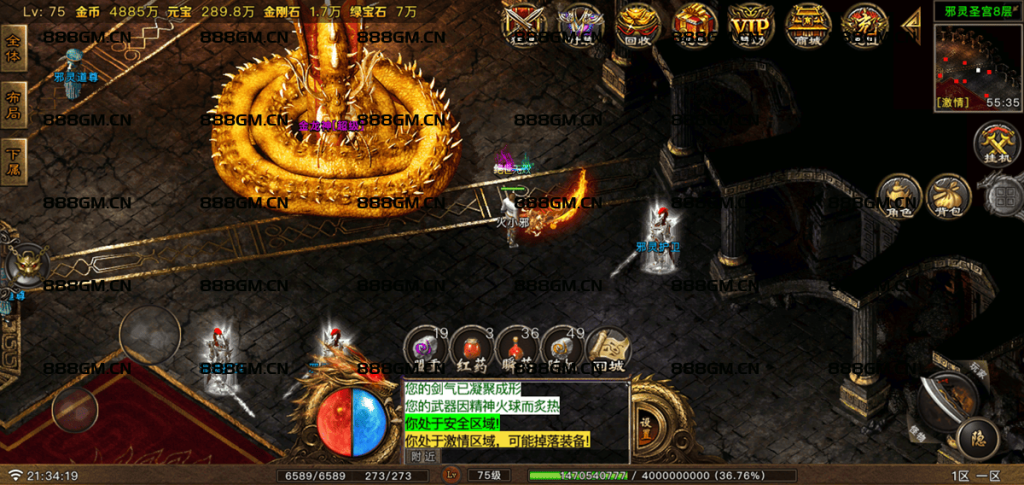
Task: Open the minimap of 邪灵圣宫8层
Action: 978,61
